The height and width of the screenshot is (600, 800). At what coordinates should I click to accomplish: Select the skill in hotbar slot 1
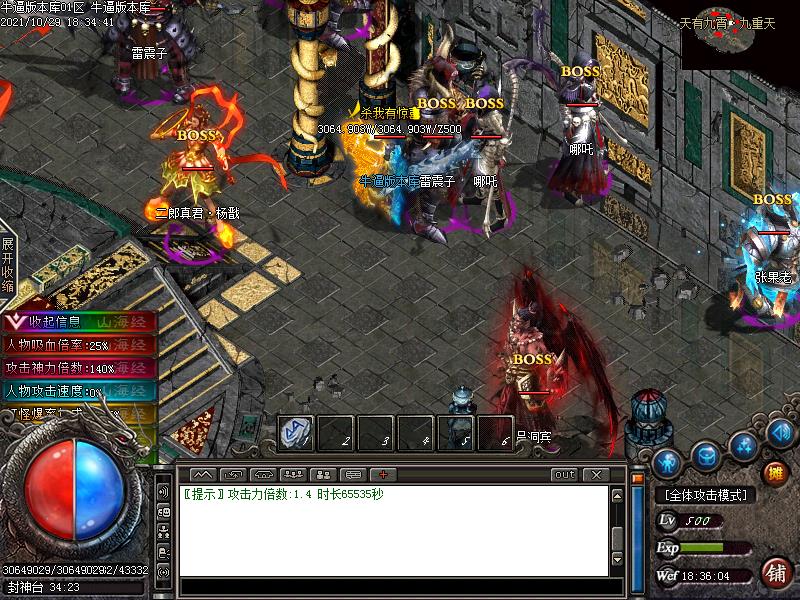[x=294, y=433]
